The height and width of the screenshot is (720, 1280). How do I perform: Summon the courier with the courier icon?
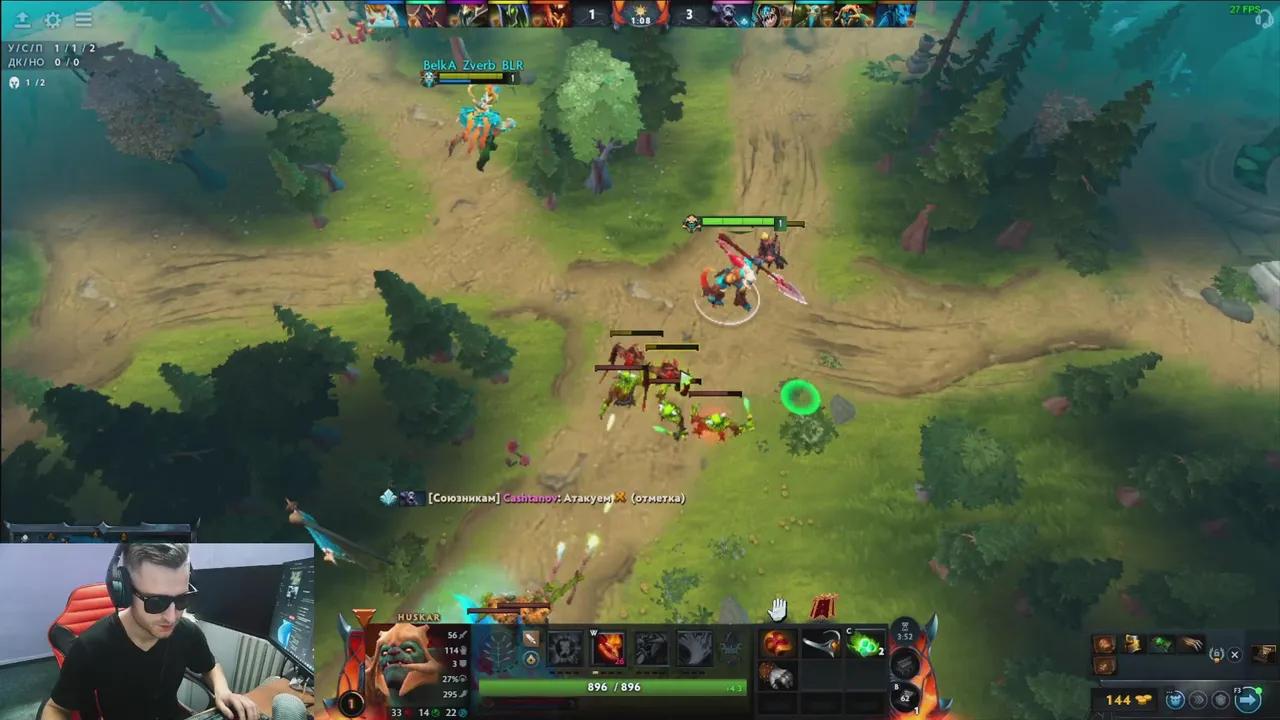(x=1175, y=700)
